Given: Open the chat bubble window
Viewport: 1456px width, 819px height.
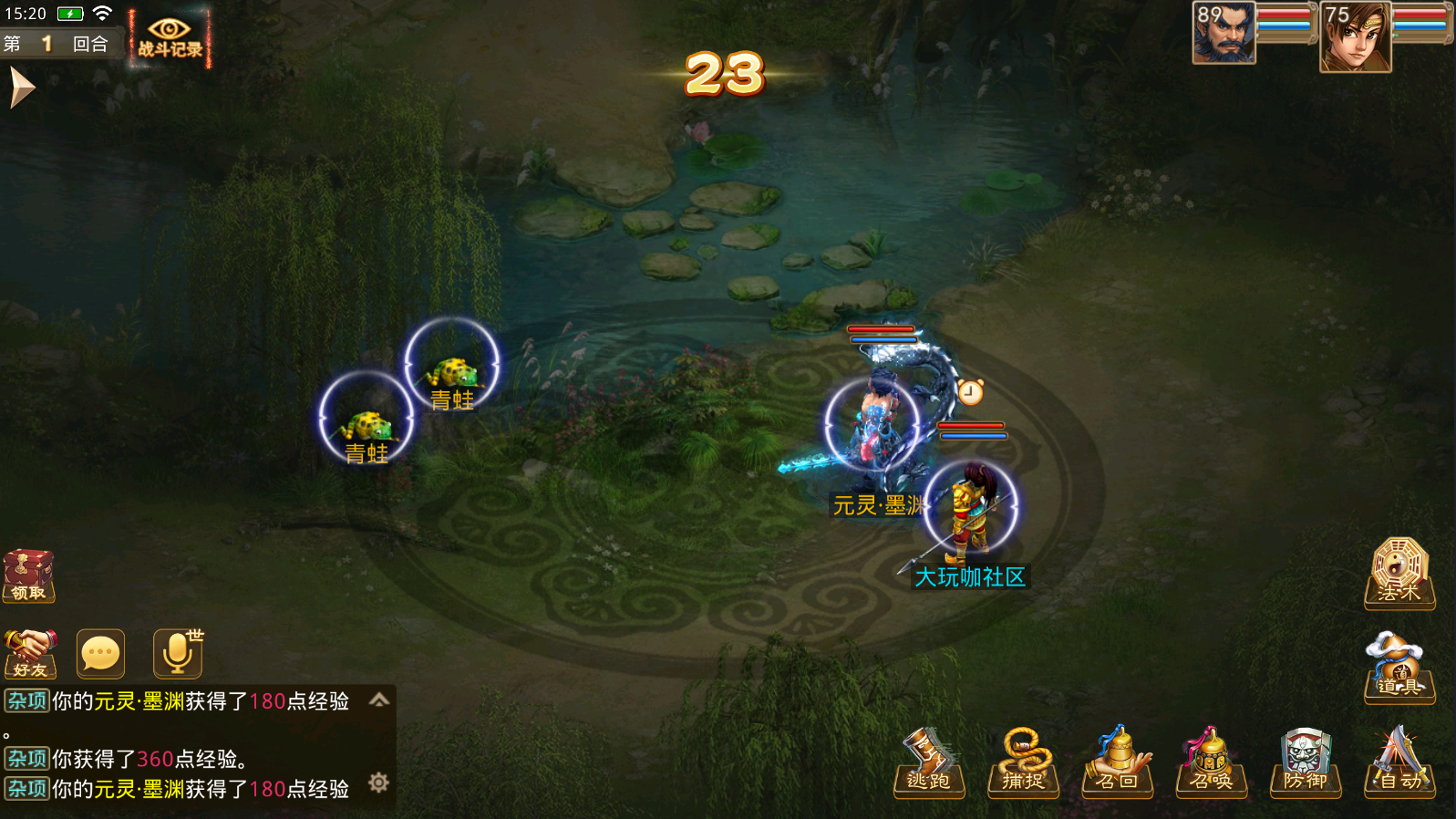Looking at the screenshot, I should click(100, 653).
